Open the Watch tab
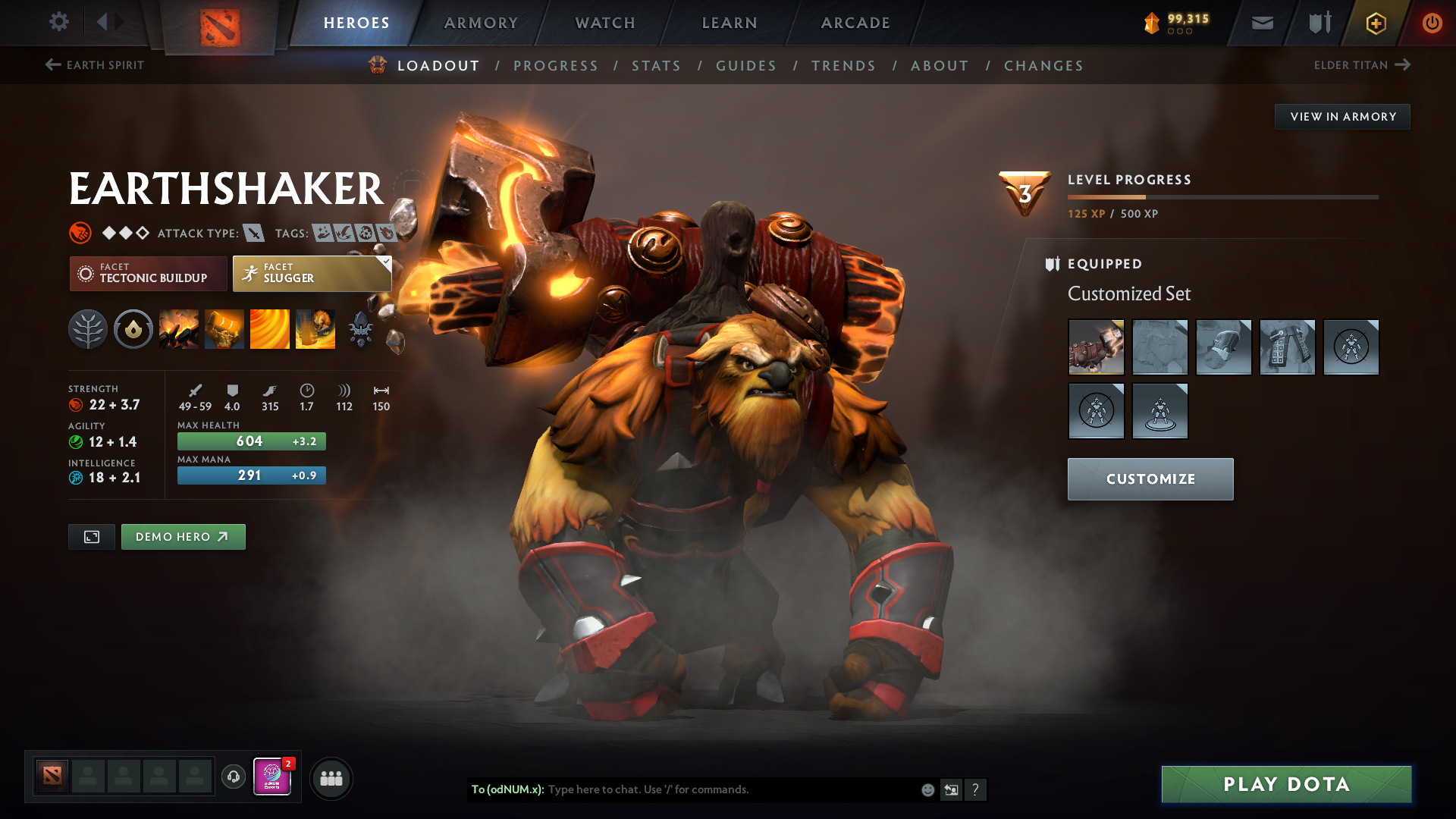This screenshot has height=819, width=1456. tap(605, 23)
